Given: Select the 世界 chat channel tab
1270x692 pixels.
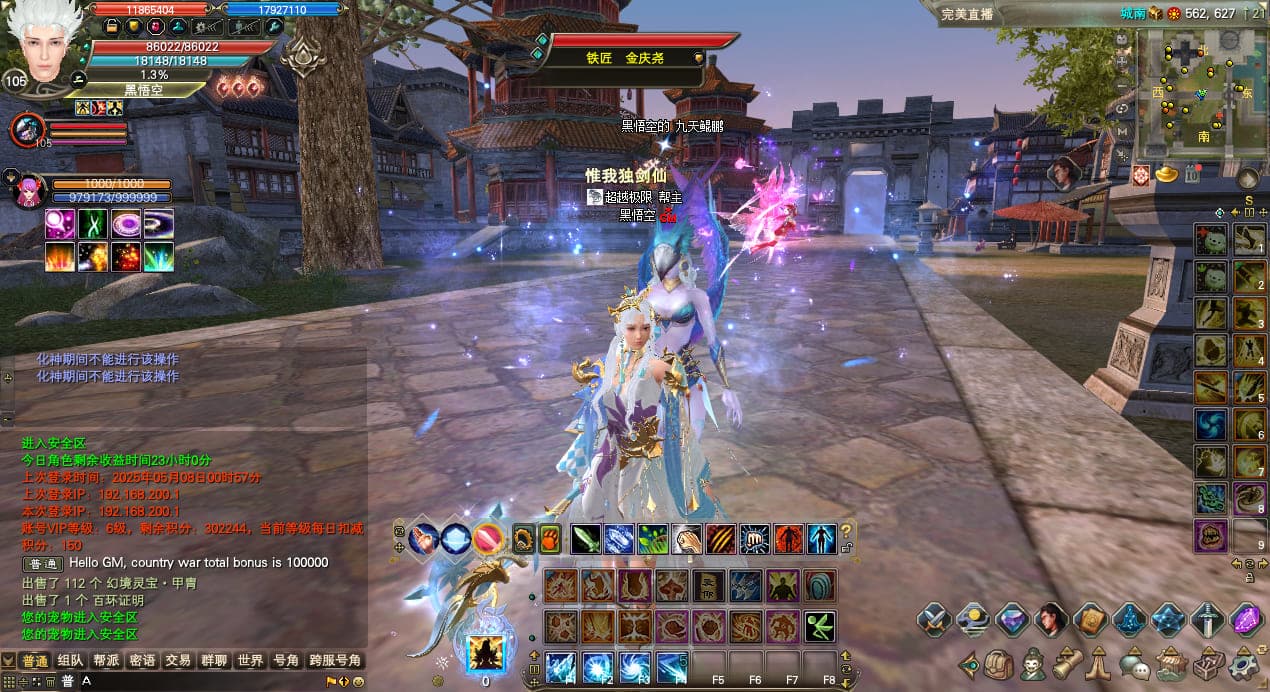Looking at the screenshot, I should click(x=250, y=661).
